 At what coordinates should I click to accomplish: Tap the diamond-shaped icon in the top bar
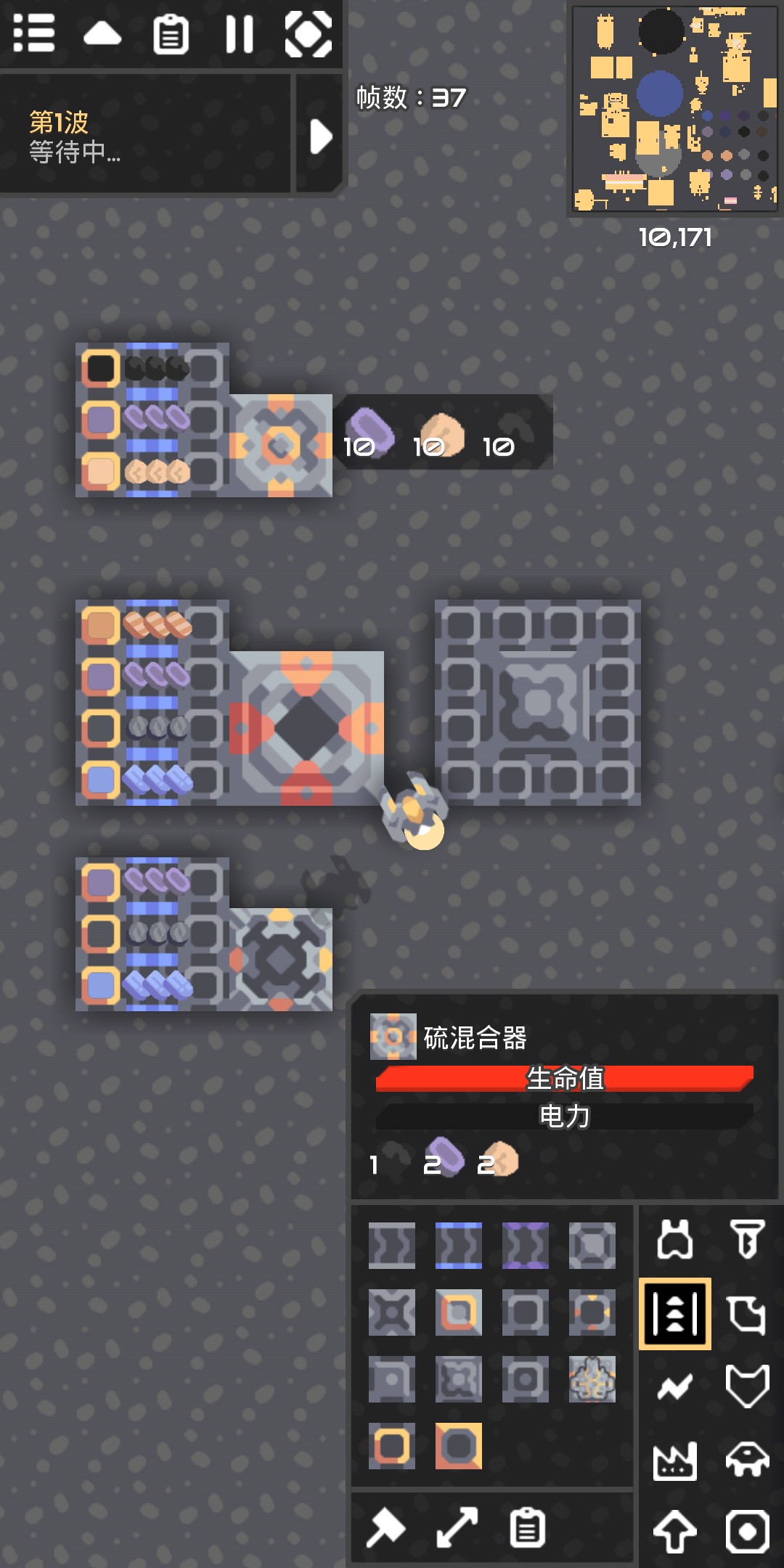(x=309, y=33)
